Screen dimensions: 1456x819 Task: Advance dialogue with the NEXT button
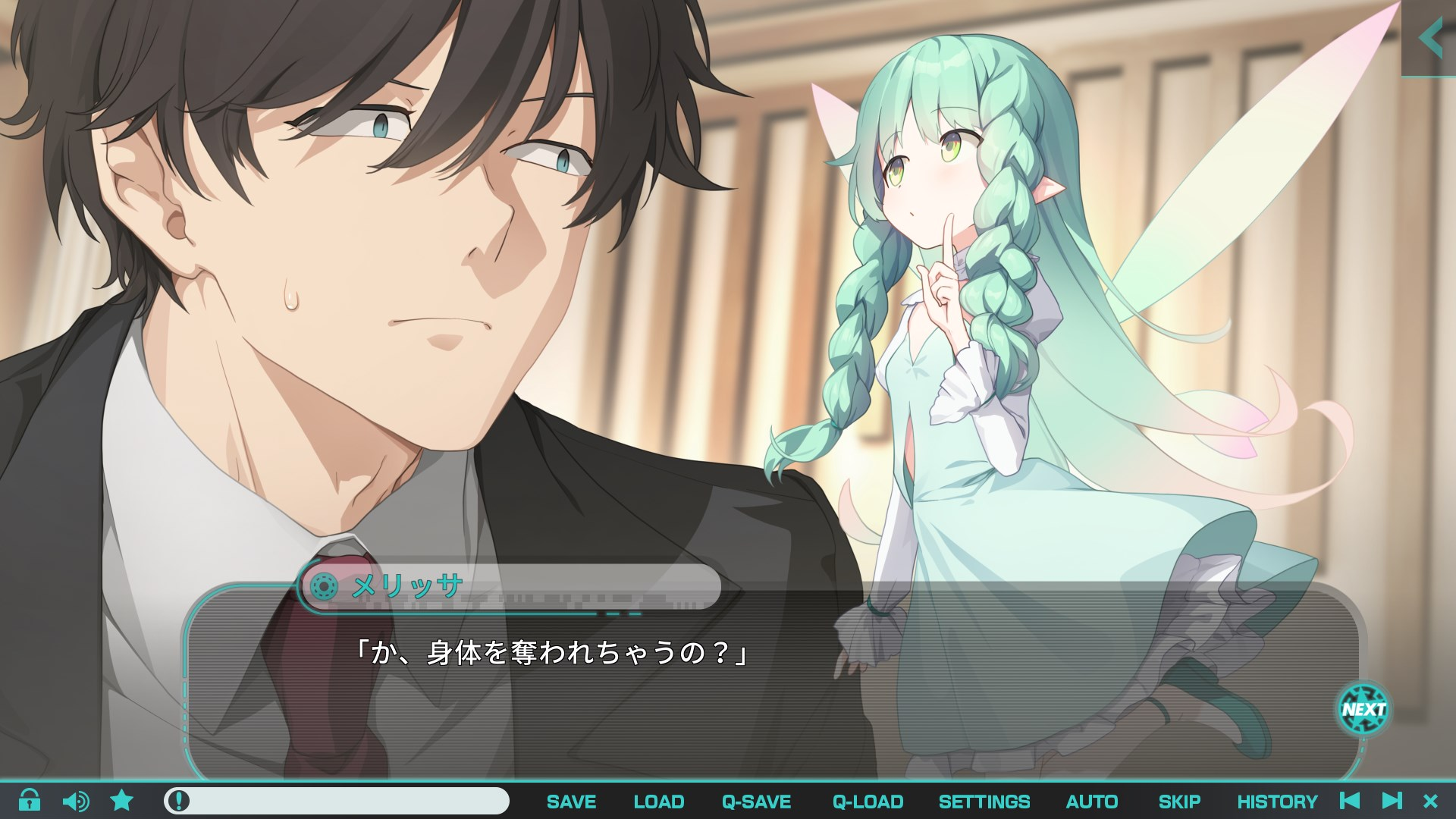1363,710
